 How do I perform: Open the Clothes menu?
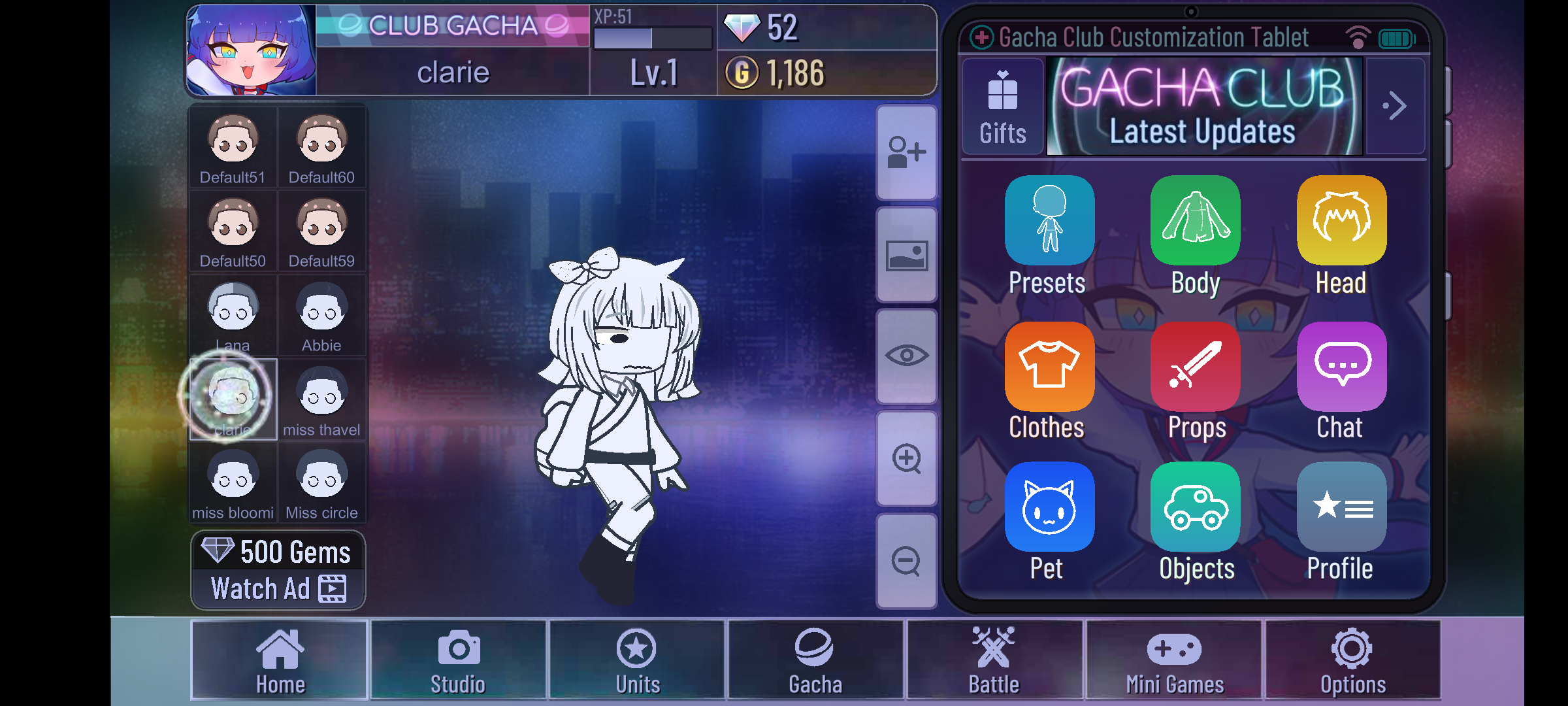pyautogui.click(x=1049, y=367)
